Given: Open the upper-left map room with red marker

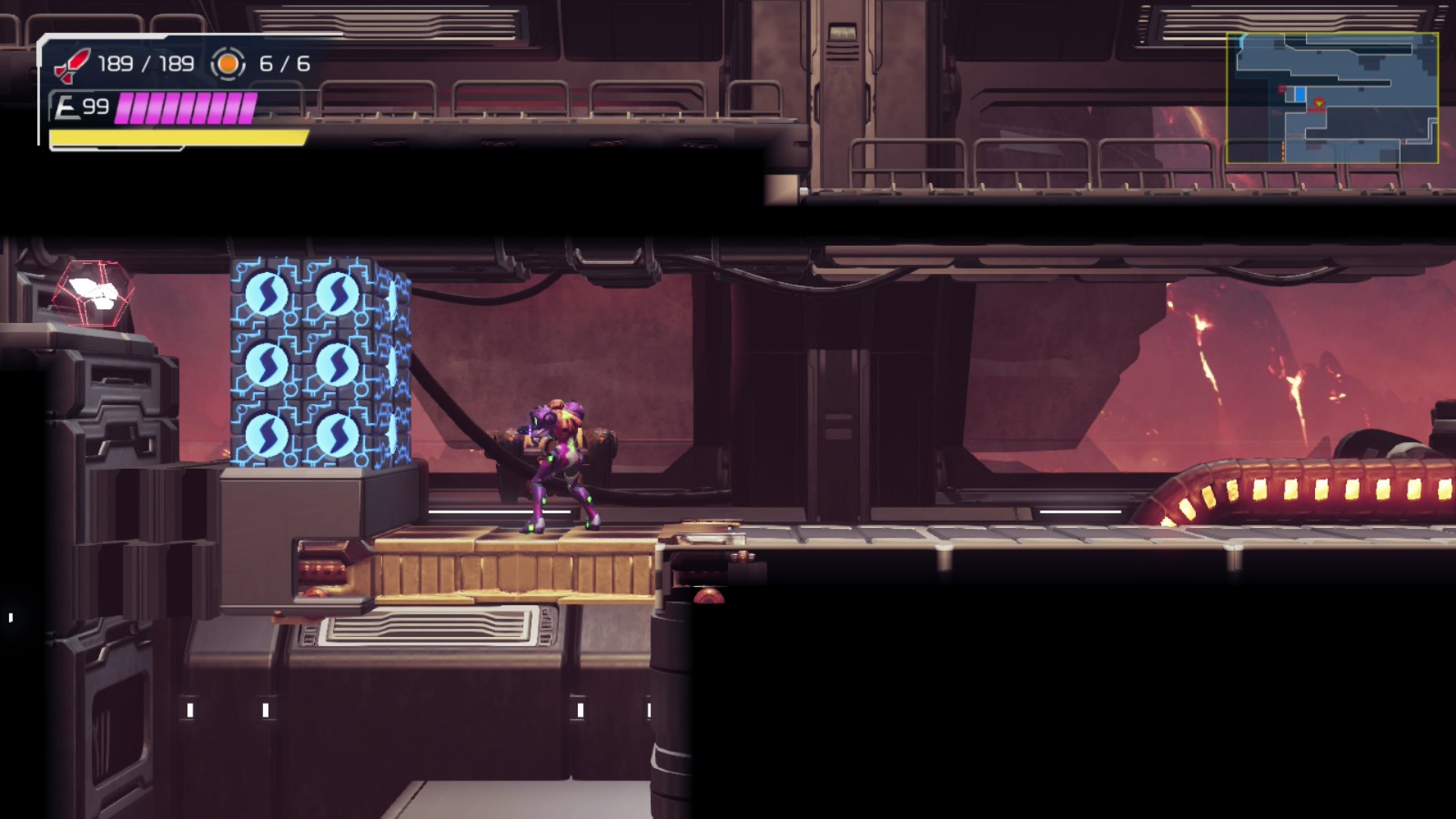Looking at the screenshot, I should click(1283, 88).
